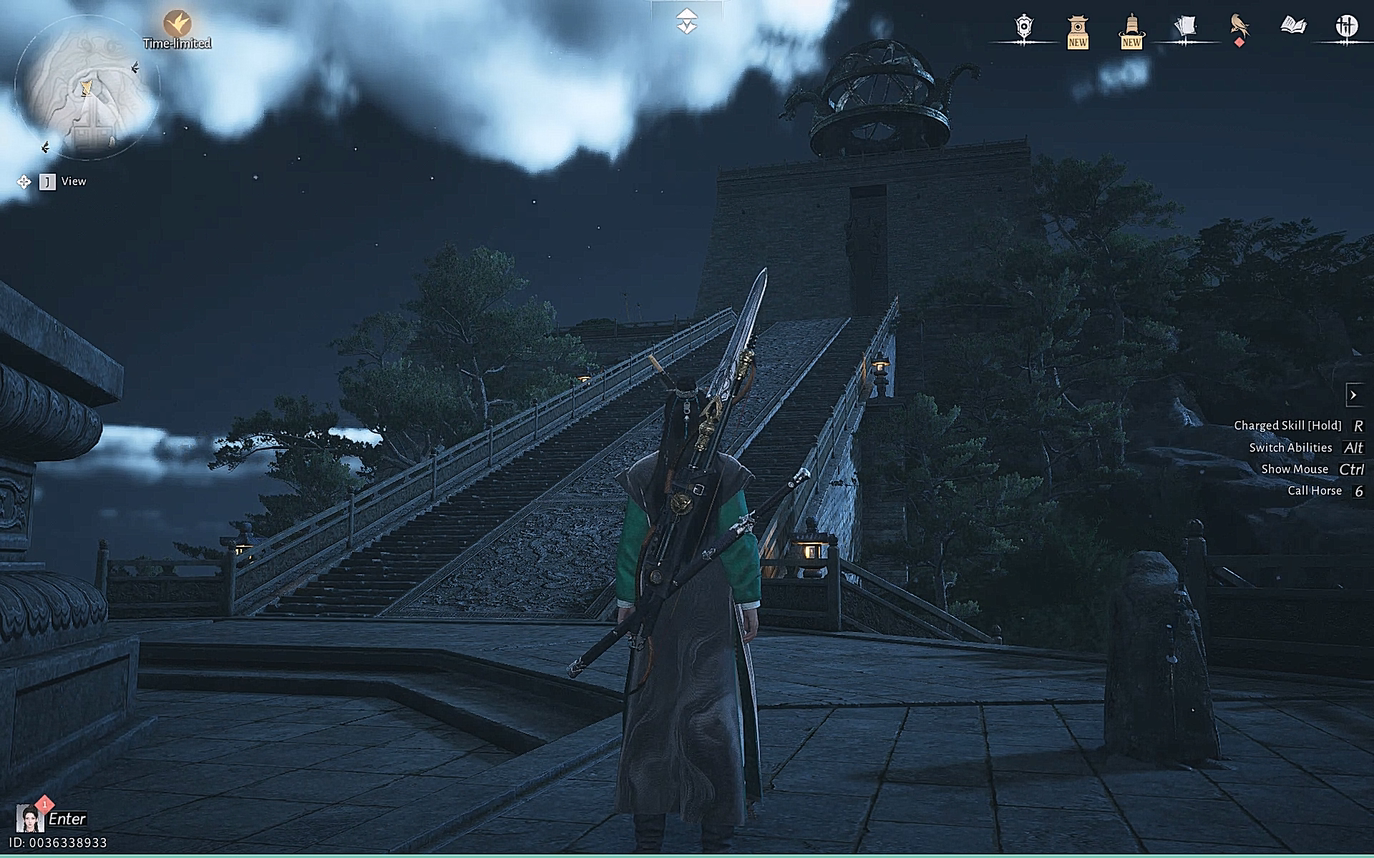The image size is (1374, 858).
Task: Open the pavilion icon marked NEW
Action: pos(1077,29)
